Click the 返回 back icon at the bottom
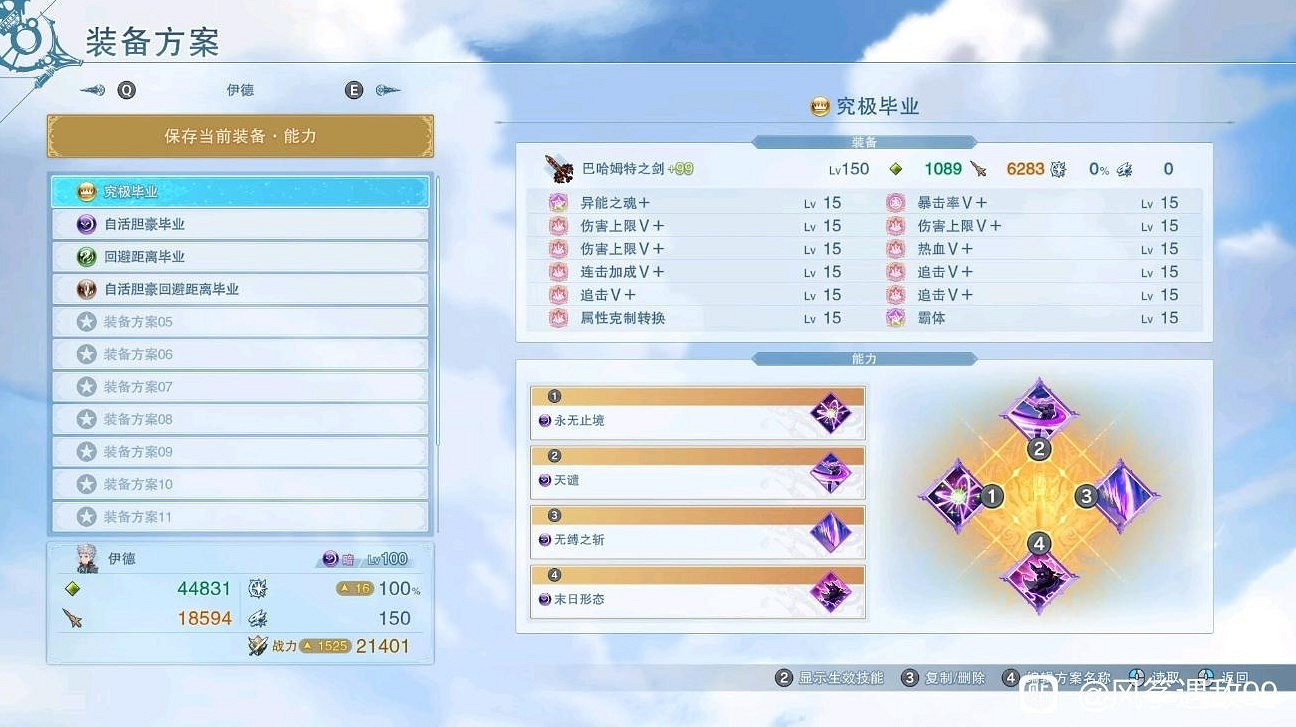This screenshot has width=1296, height=727. (1208, 675)
